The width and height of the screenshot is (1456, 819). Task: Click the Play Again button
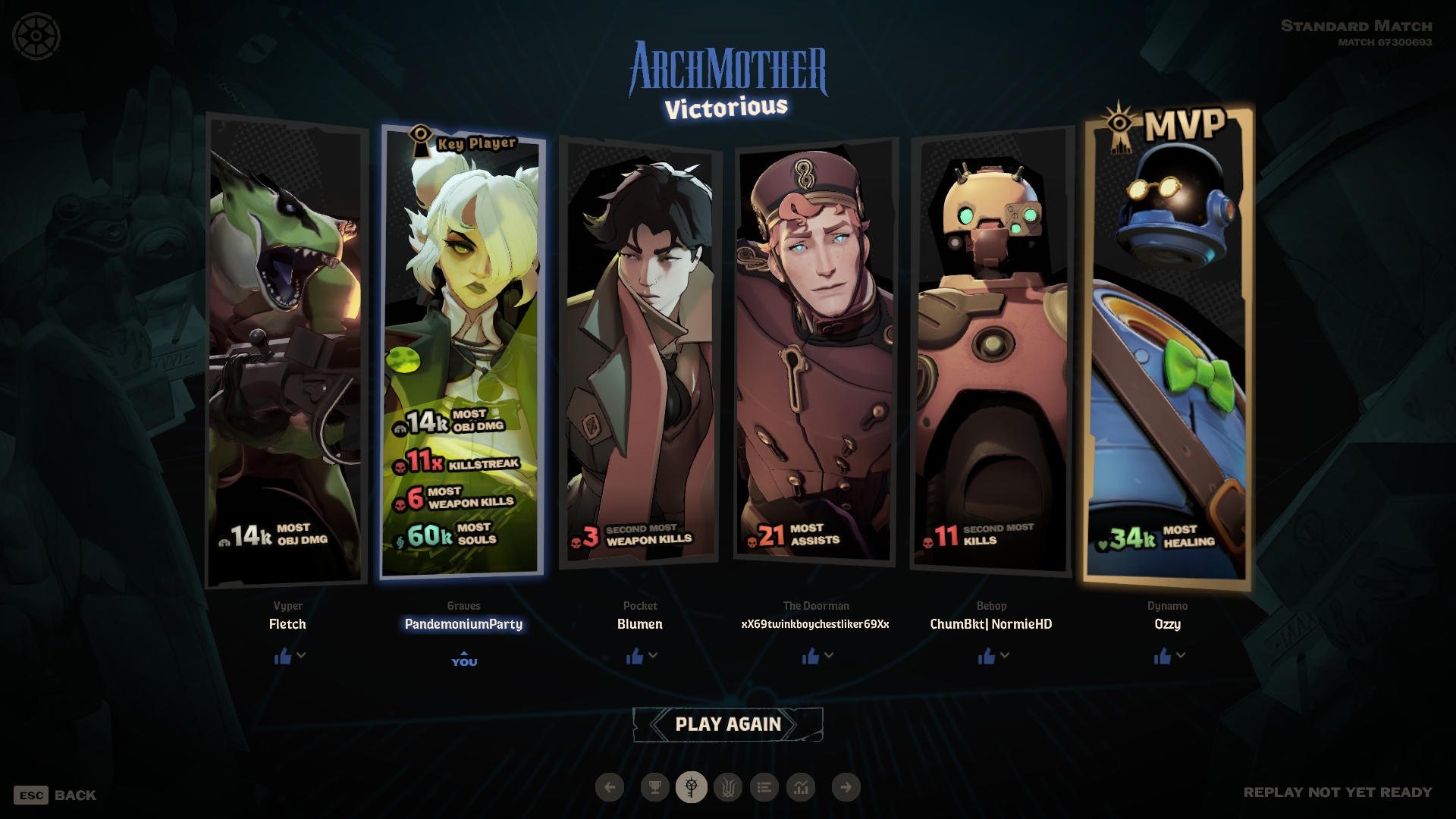727,724
